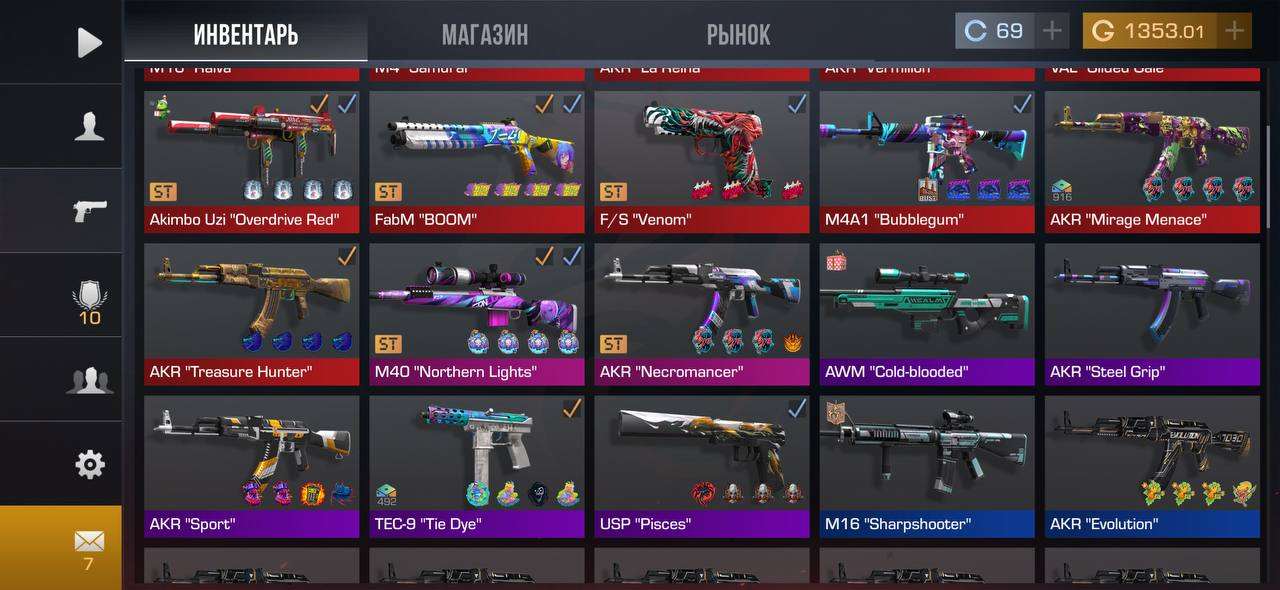Select the Инвентарь tab
Screen dimensions: 1280x590
[x=246, y=35]
